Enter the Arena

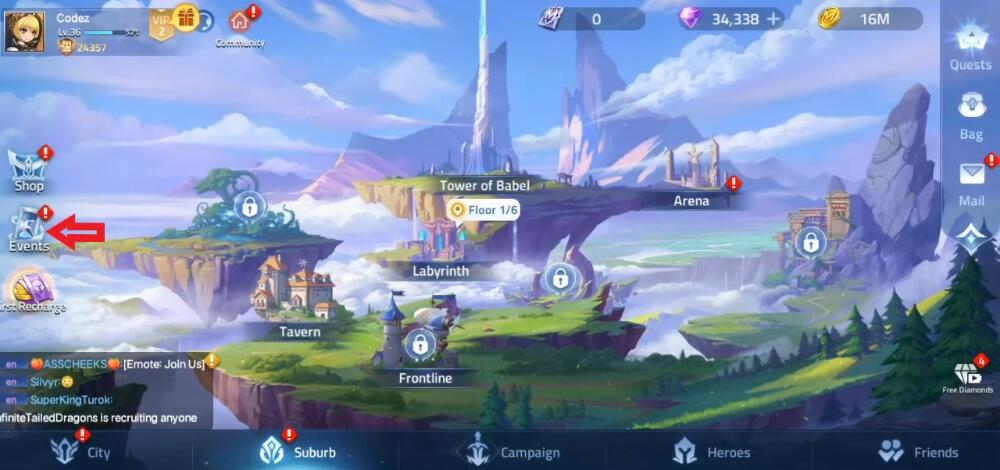coord(691,200)
